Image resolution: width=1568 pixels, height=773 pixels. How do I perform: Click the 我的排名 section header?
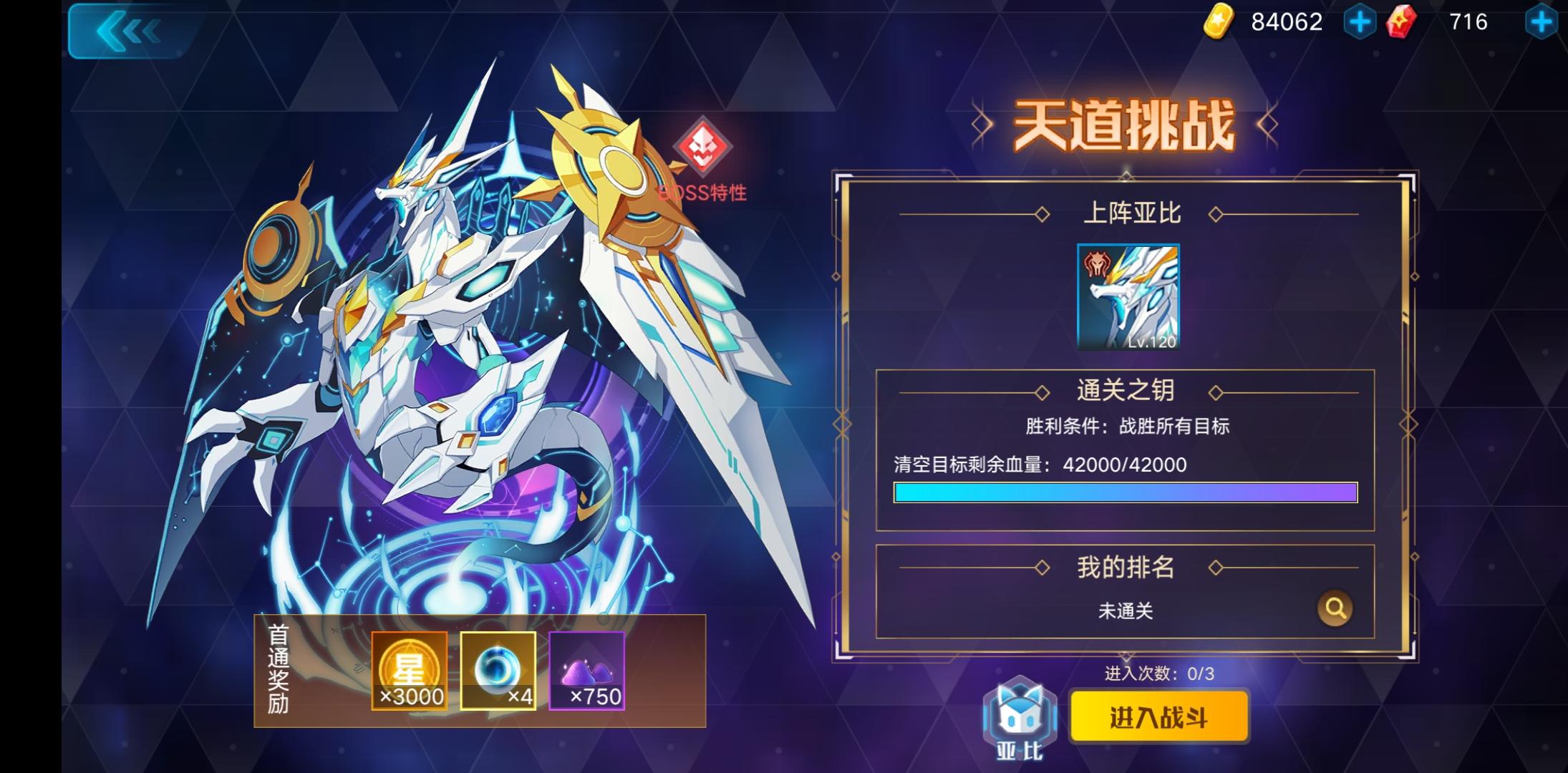(x=1126, y=565)
